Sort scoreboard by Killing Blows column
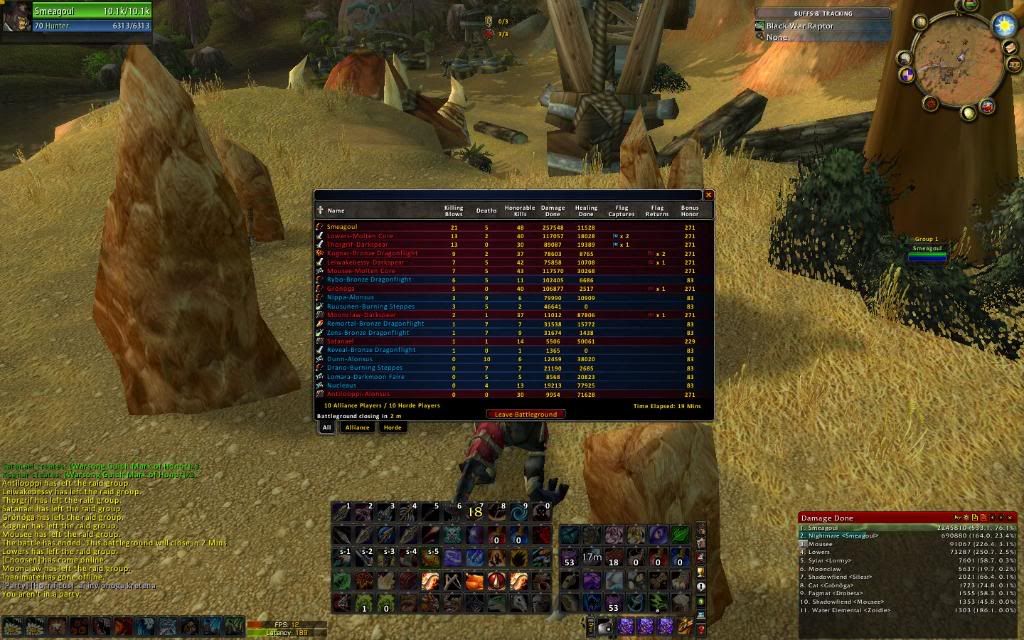The width and height of the screenshot is (1024, 640). click(453, 210)
